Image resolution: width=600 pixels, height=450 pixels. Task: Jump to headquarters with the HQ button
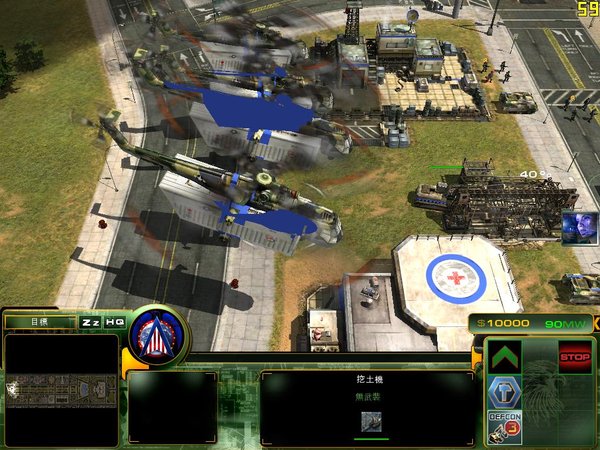tap(115, 322)
